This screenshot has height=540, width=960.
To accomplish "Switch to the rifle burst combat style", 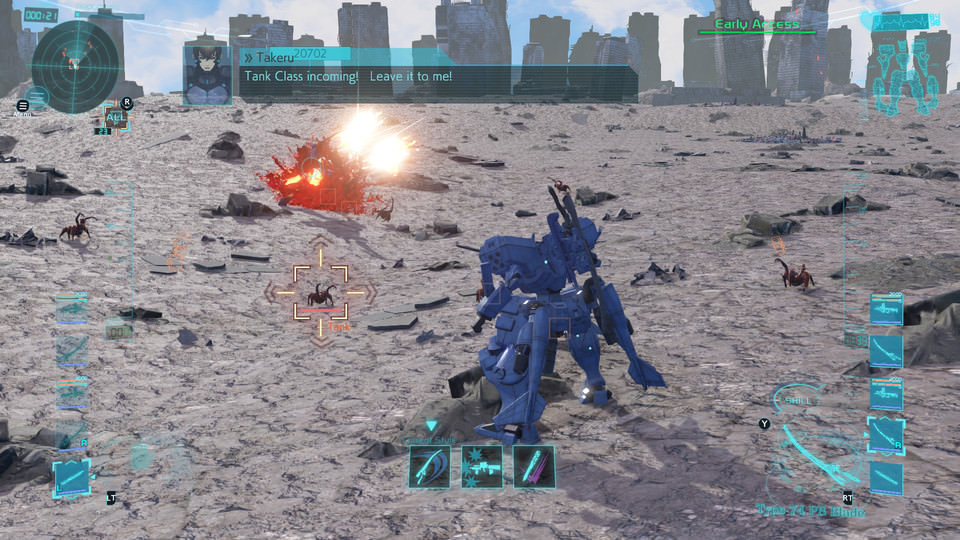I will click(x=482, y=466).
